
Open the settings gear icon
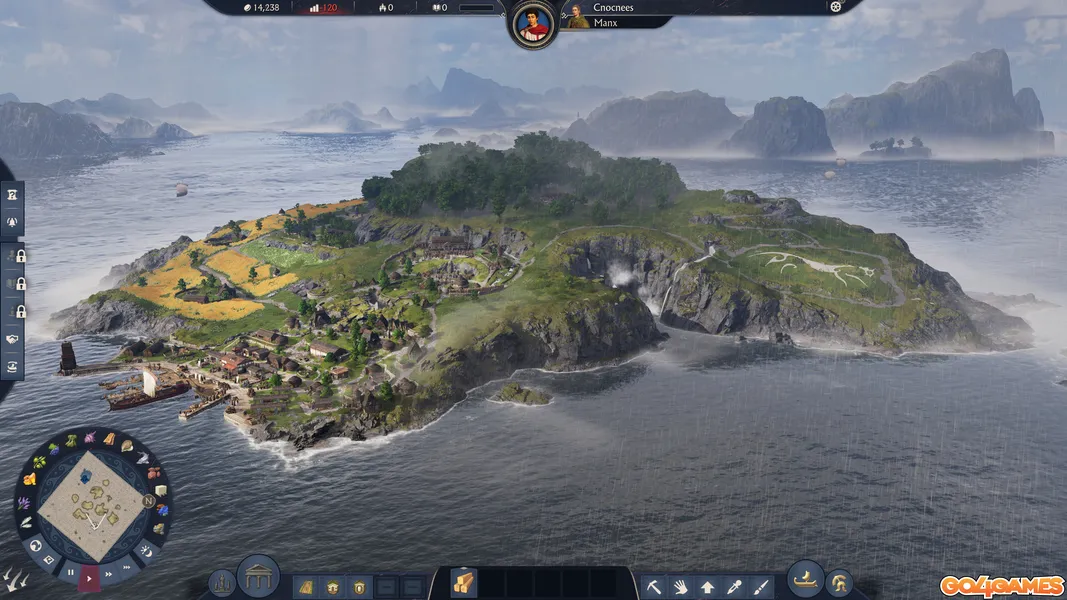[836, 7]
